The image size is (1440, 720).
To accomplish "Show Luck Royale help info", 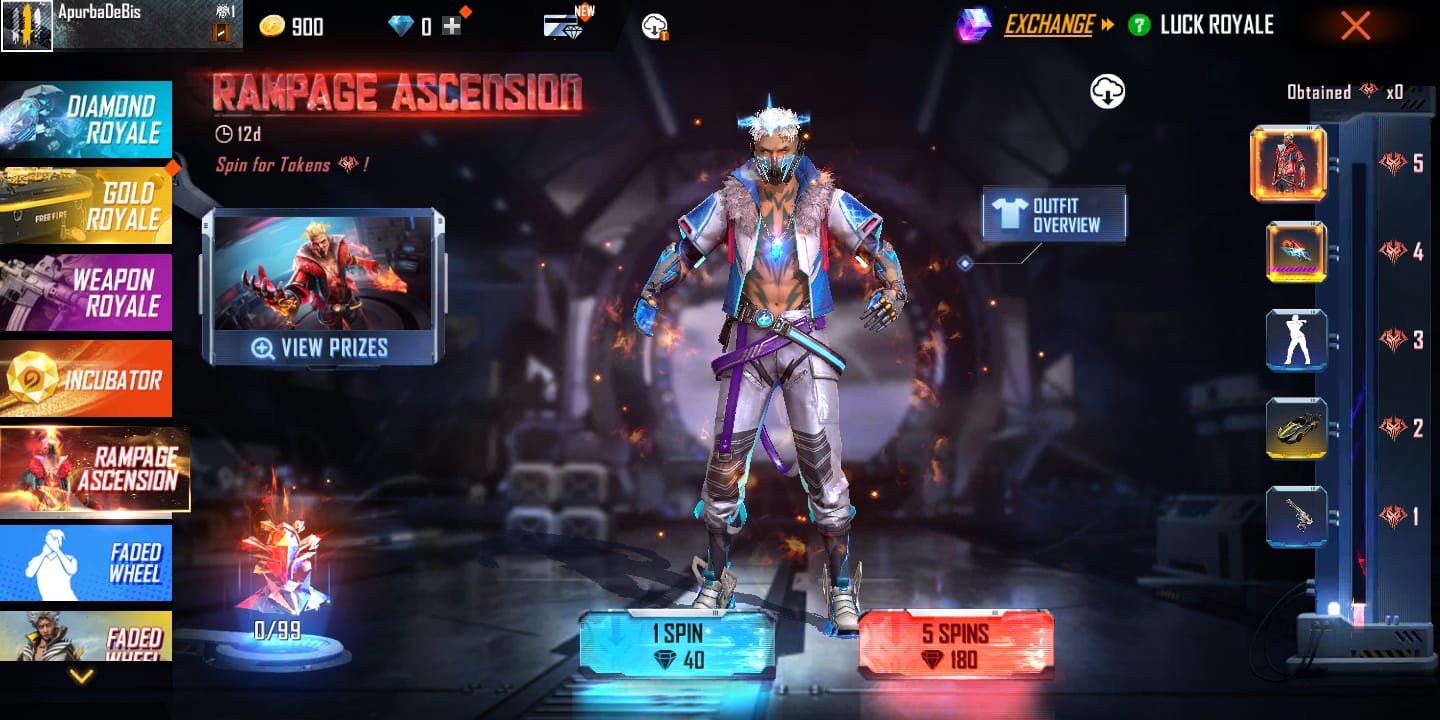I will pos(1139,26).
